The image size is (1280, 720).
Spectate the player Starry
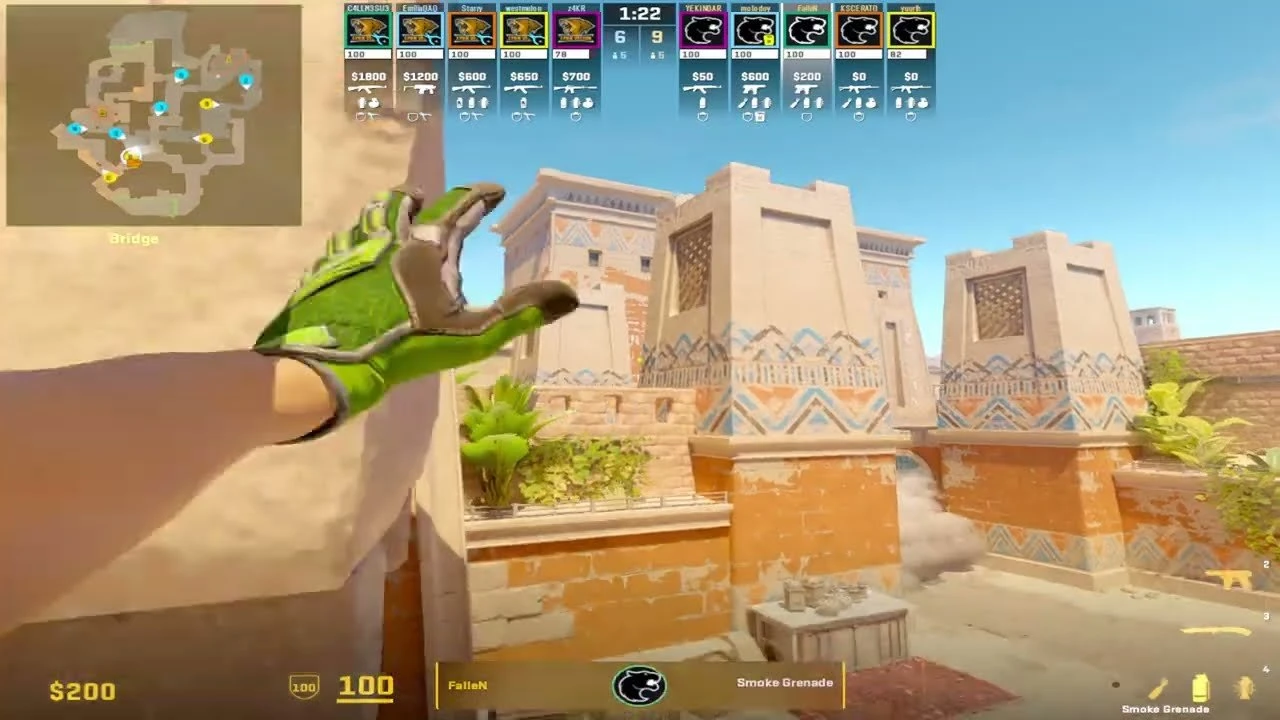click(471, 30)
